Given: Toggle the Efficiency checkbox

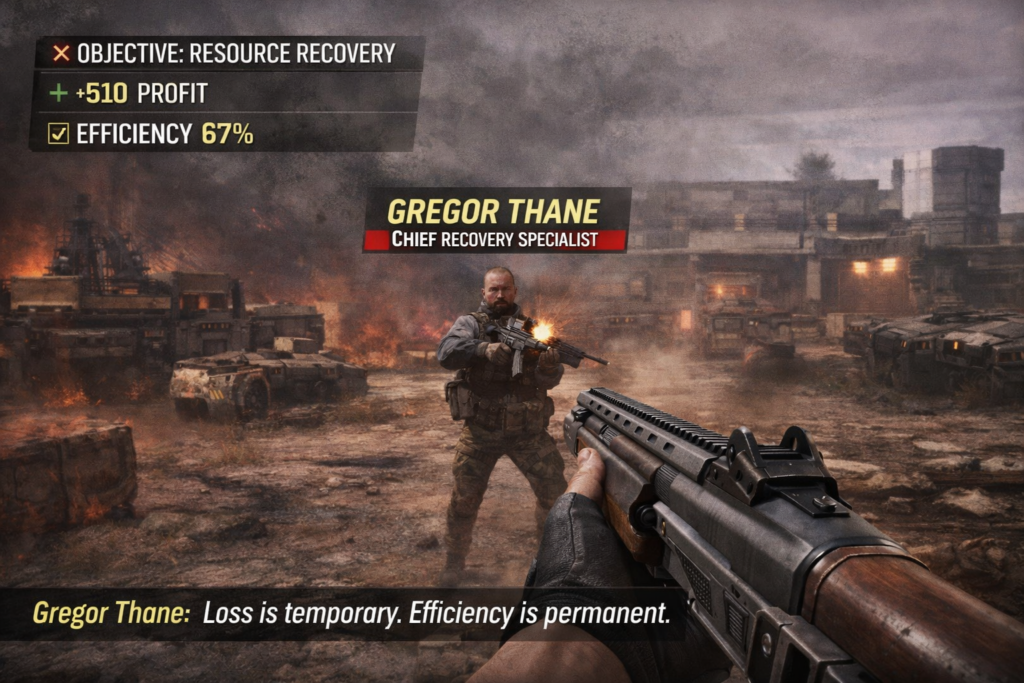Looking at the screenshot, I should pyautogui.click(x=59, y=133).
